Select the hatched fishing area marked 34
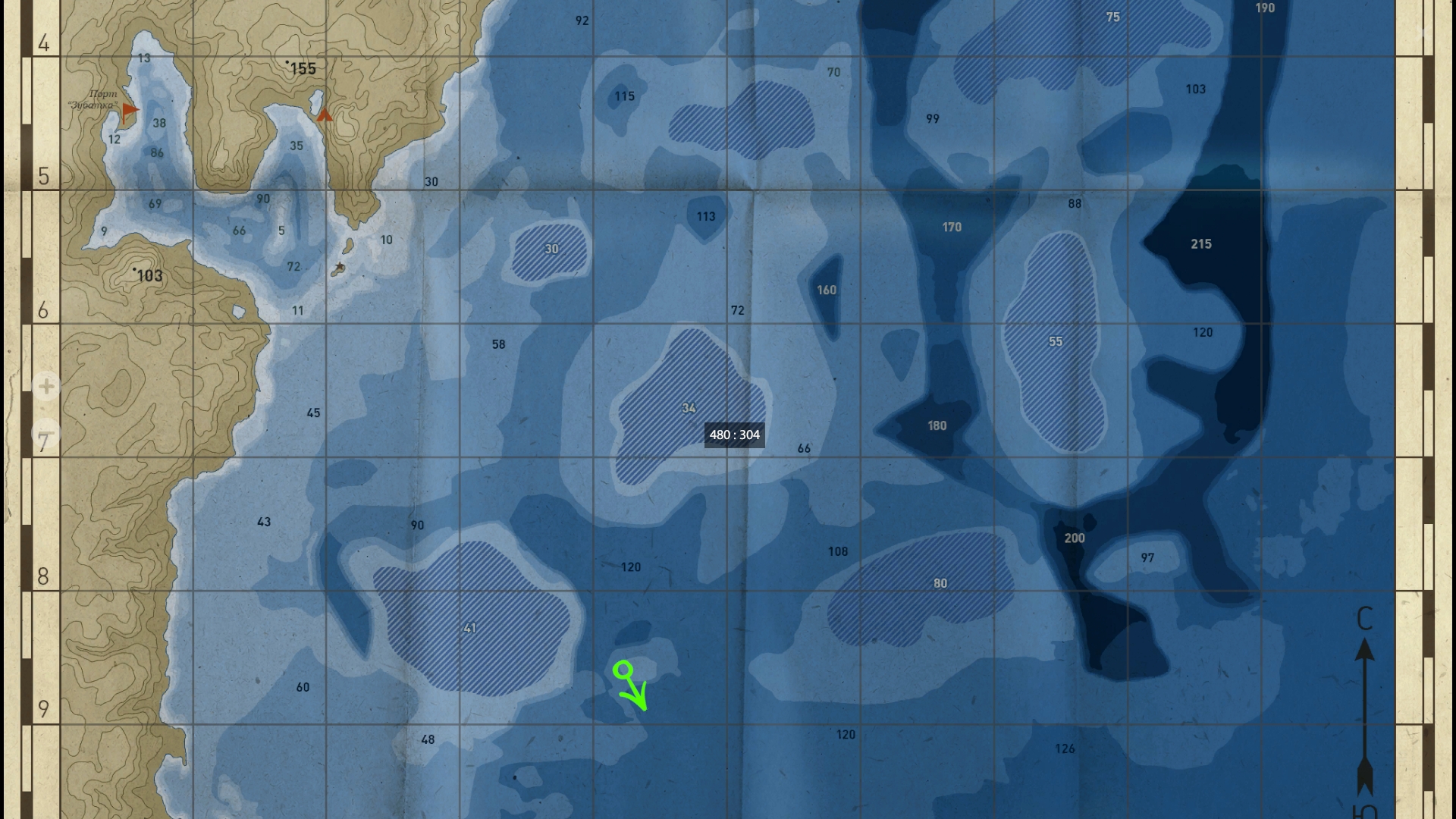 689,408
